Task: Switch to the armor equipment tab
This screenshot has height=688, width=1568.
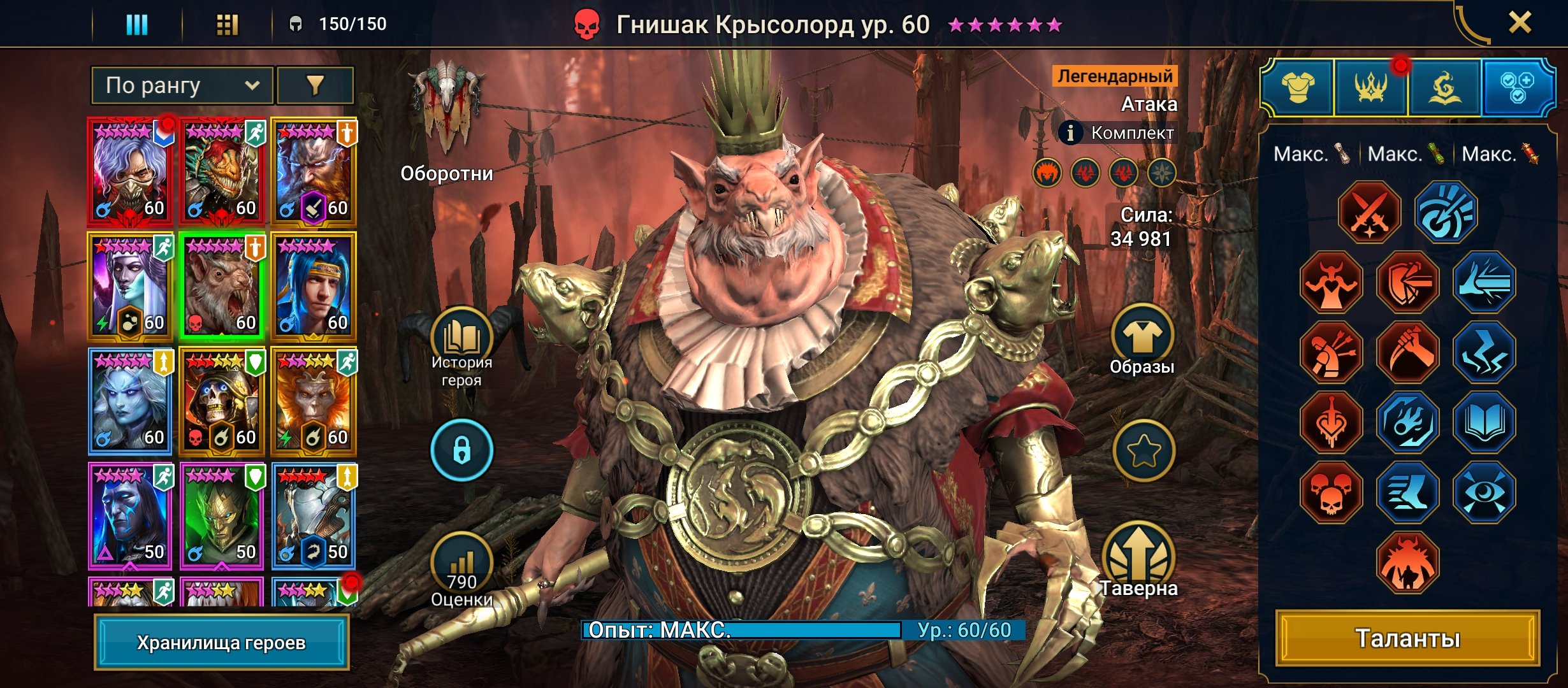Action: 1298,87
